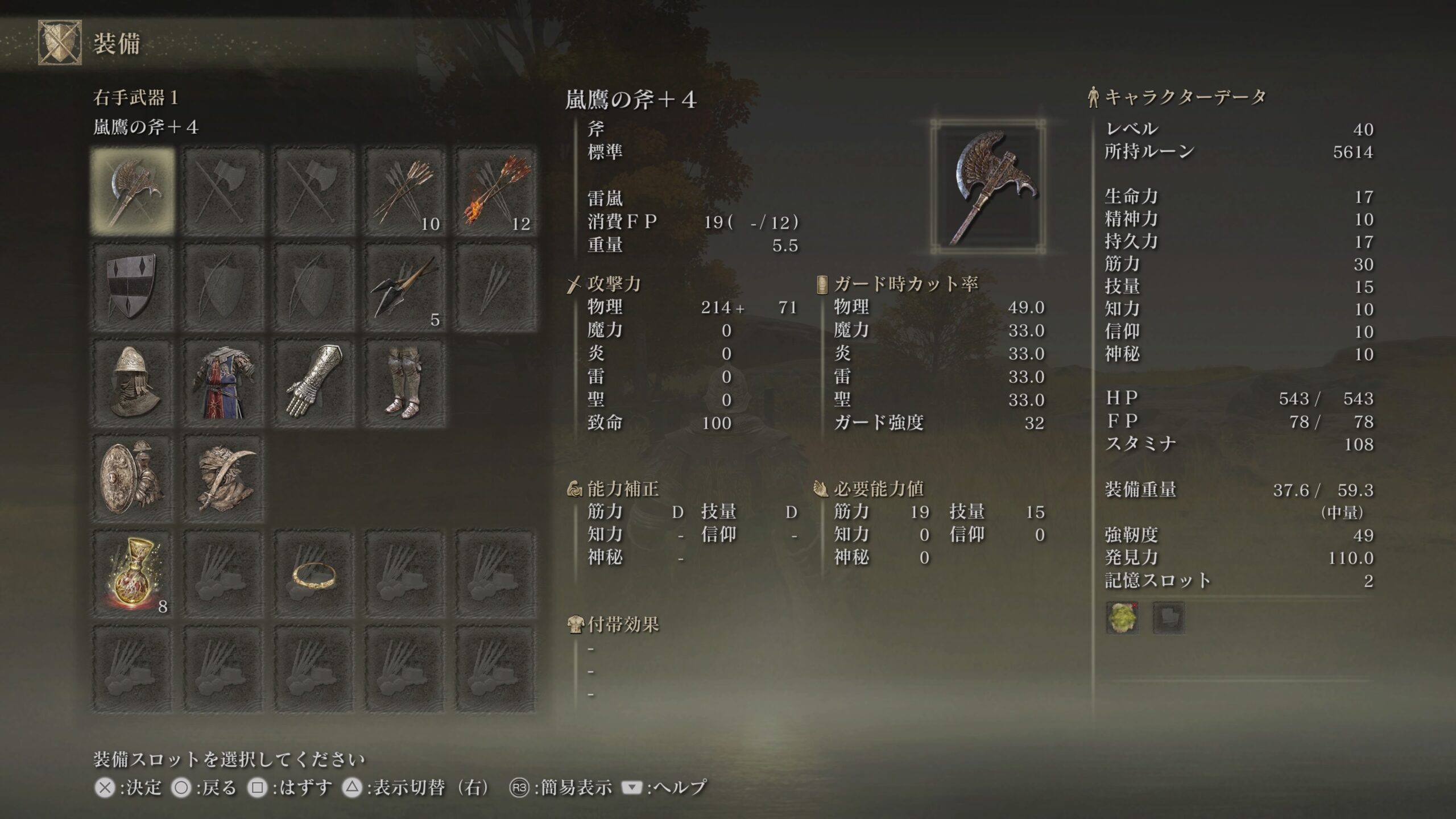Image resolution: width=1456 pixels, height=819 pixels.
Task: Pick the black heater shield slot
Action: (x=133, y=287)
